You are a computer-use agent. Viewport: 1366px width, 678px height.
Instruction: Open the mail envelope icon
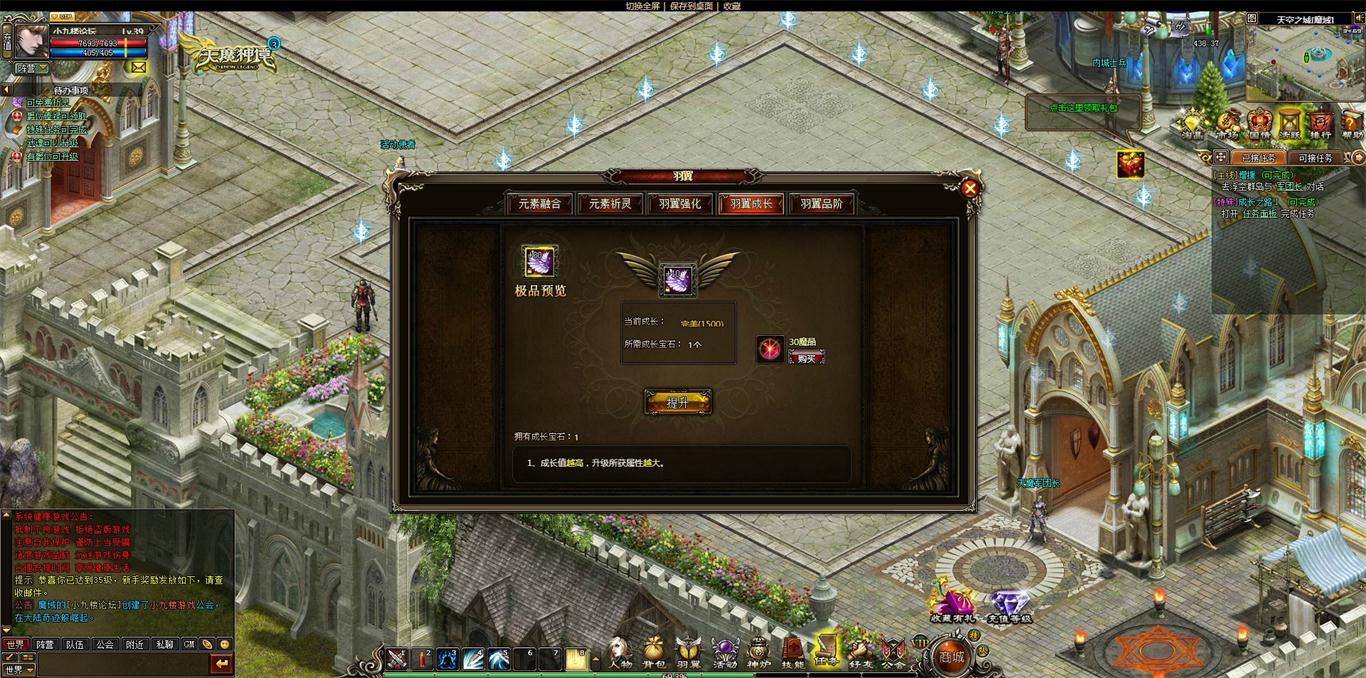pos(137,67)
